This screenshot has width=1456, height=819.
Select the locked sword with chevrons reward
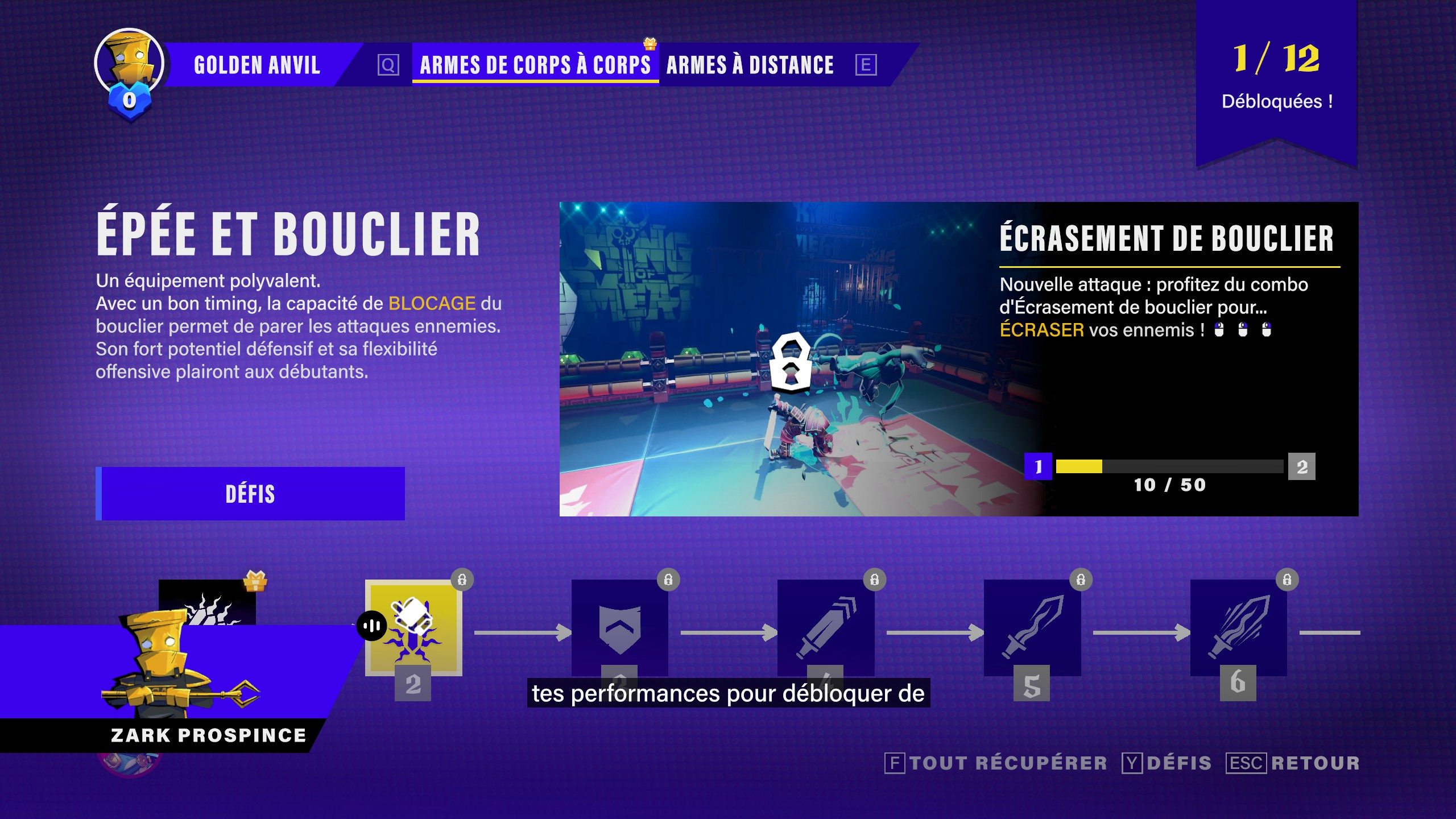826,627
